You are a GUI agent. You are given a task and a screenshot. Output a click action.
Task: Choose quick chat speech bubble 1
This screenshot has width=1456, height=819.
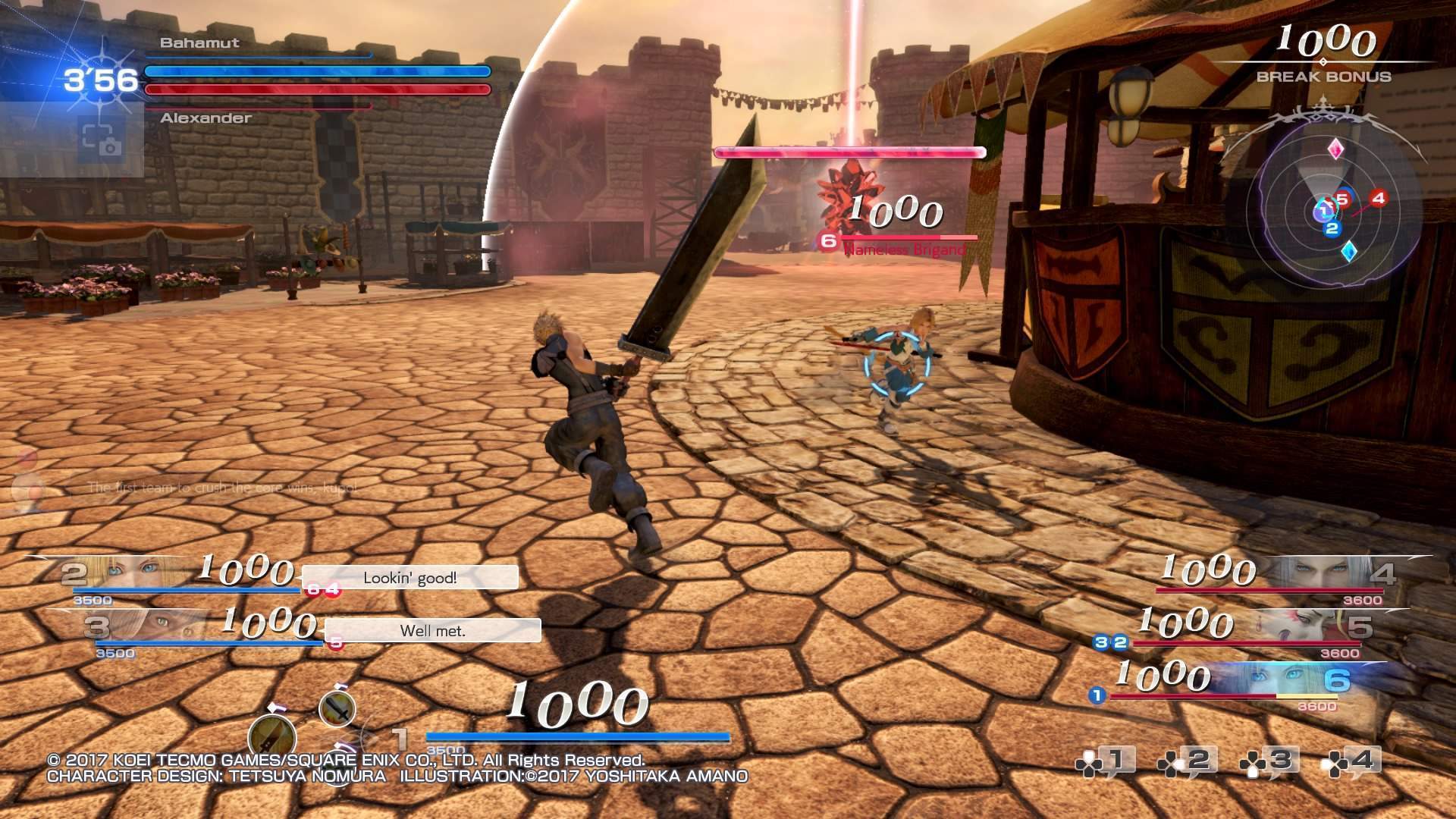click(1106, 761)
